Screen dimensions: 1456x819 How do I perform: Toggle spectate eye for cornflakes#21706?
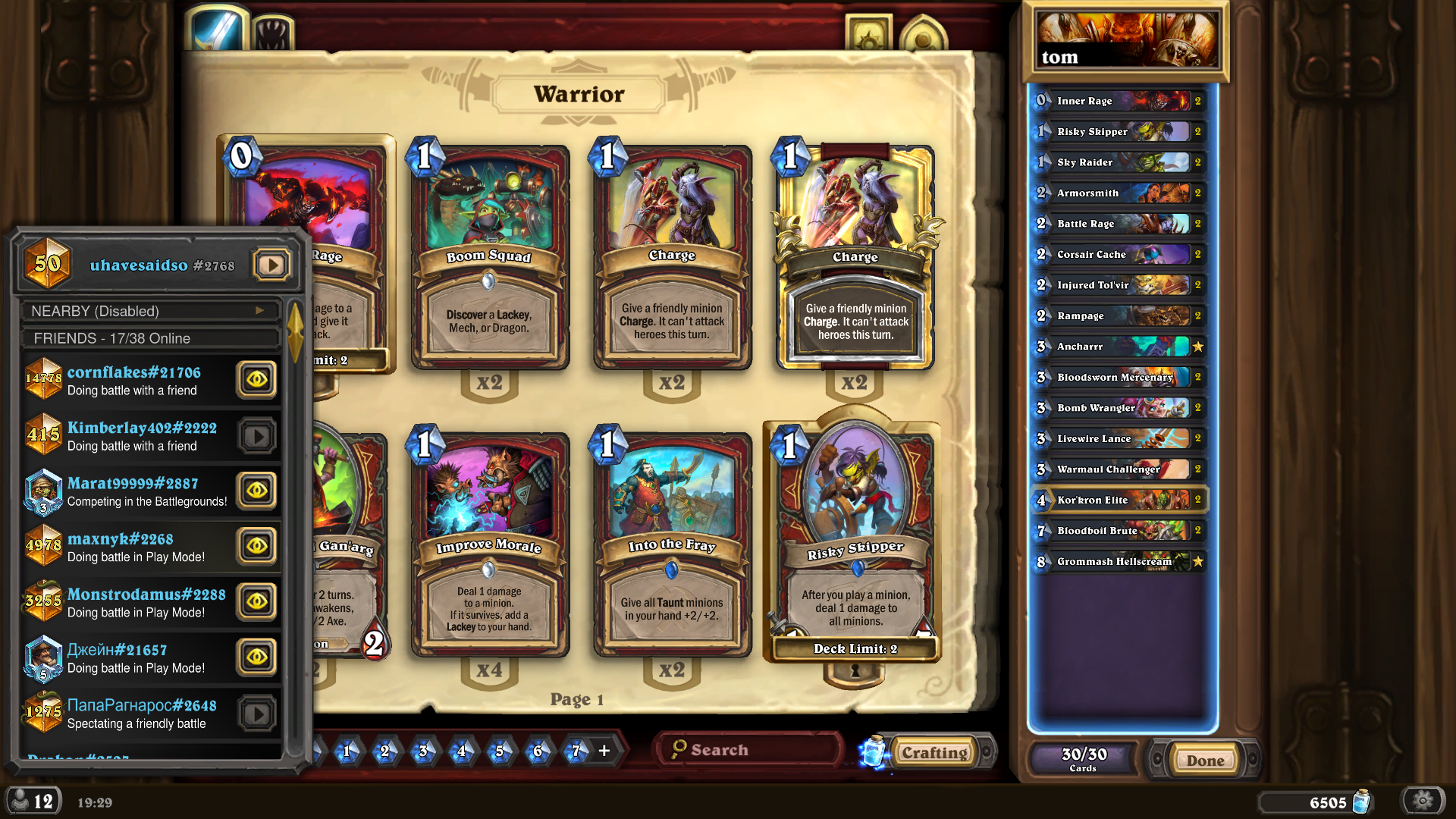(256, 379)
